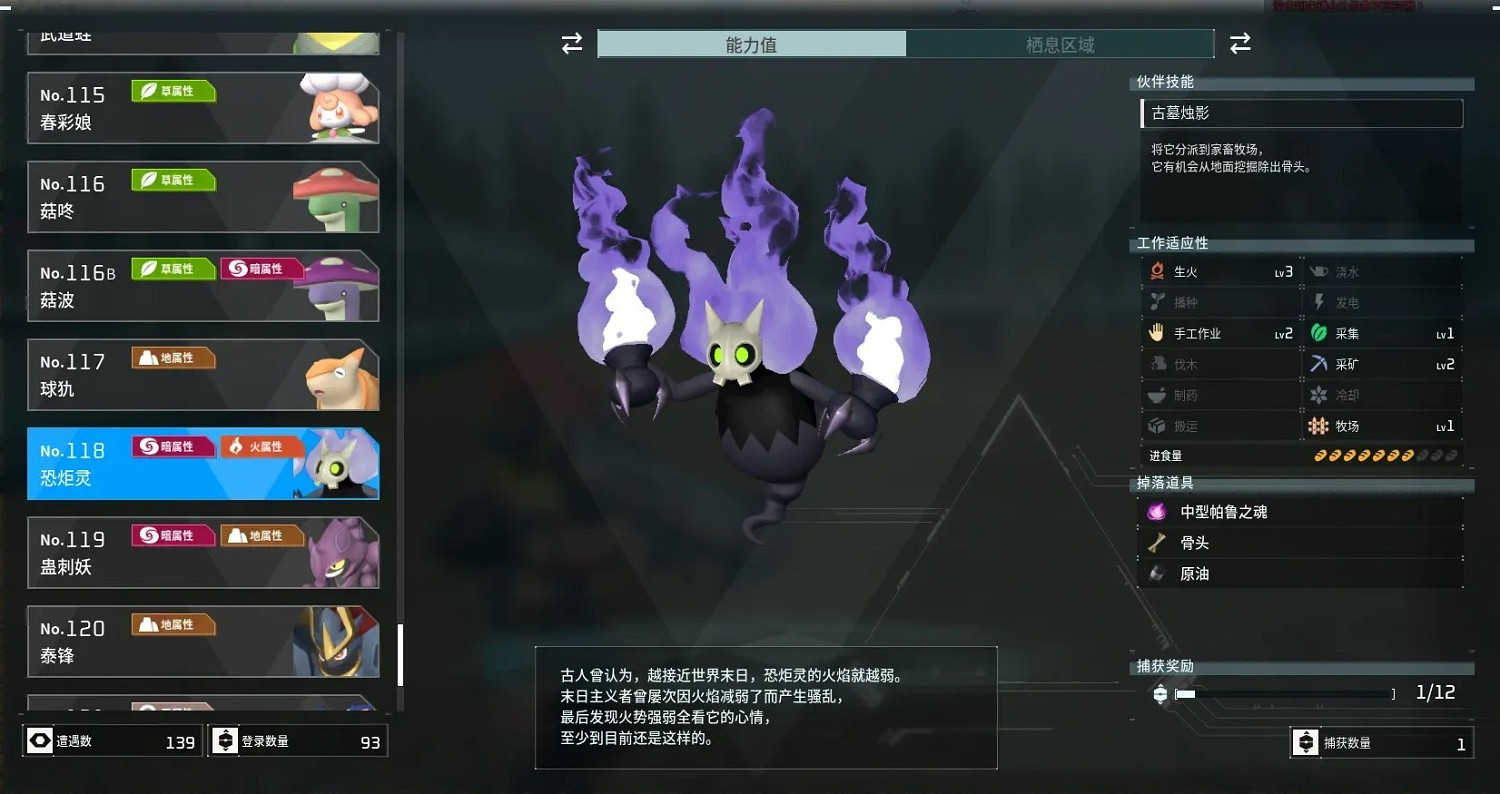Click the 搬运 (Transporting) work icon
The height and width of the screenshot is (794, 1500).
point(1157,425)
